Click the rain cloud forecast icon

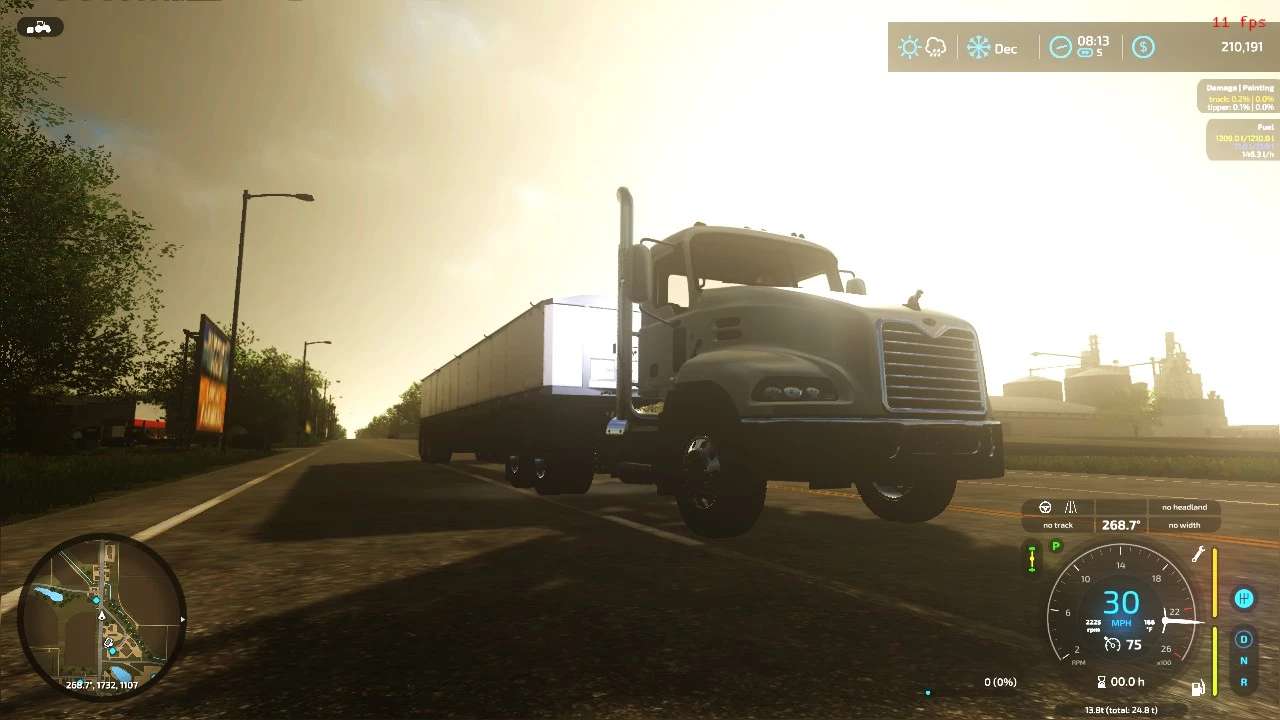936,47
